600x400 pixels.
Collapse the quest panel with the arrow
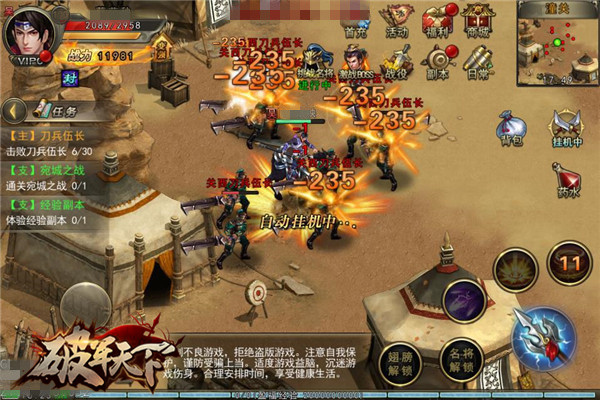pyautogui.click(x=12, y=111)
